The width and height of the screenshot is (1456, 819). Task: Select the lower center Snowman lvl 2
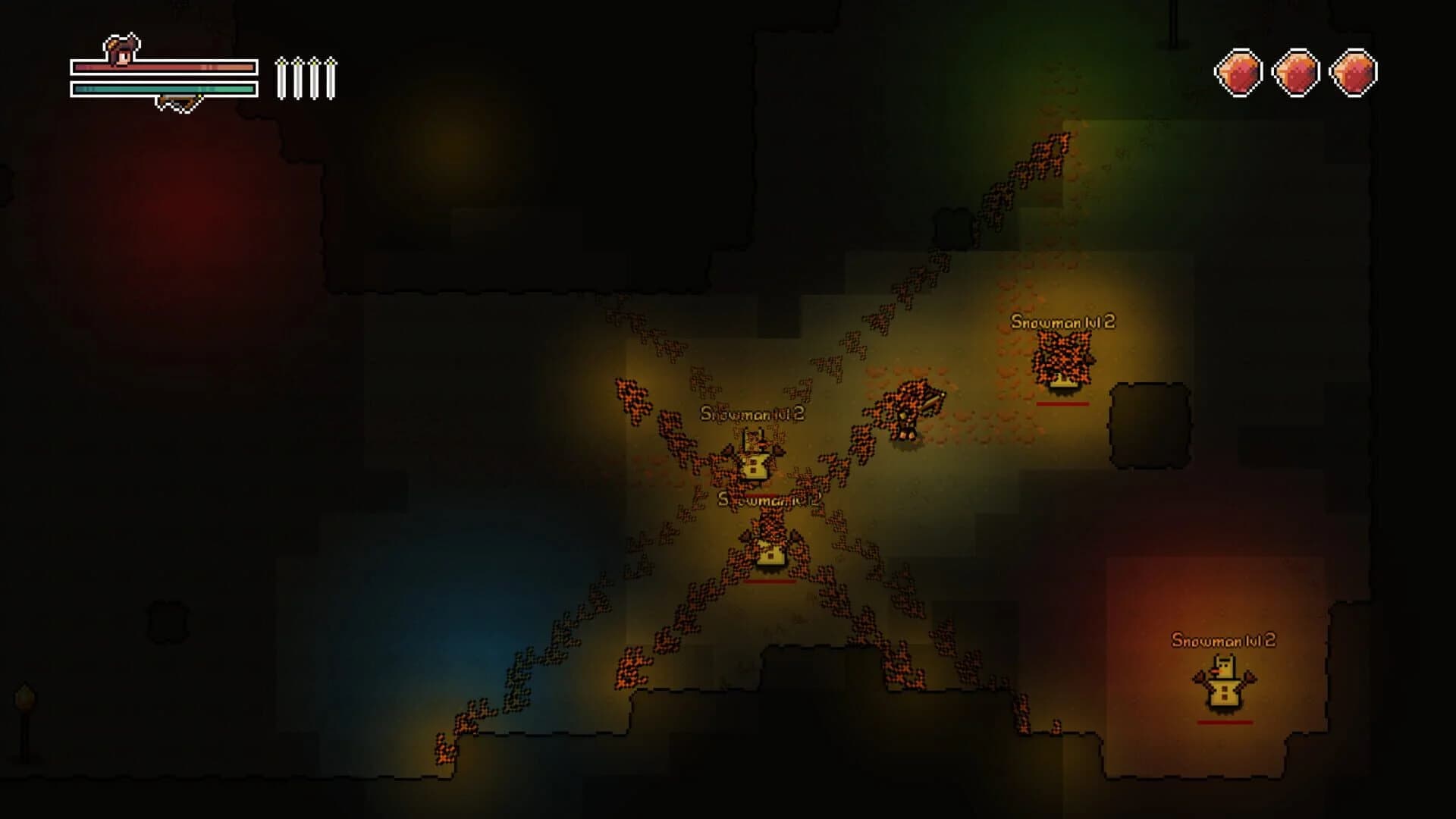770,550
